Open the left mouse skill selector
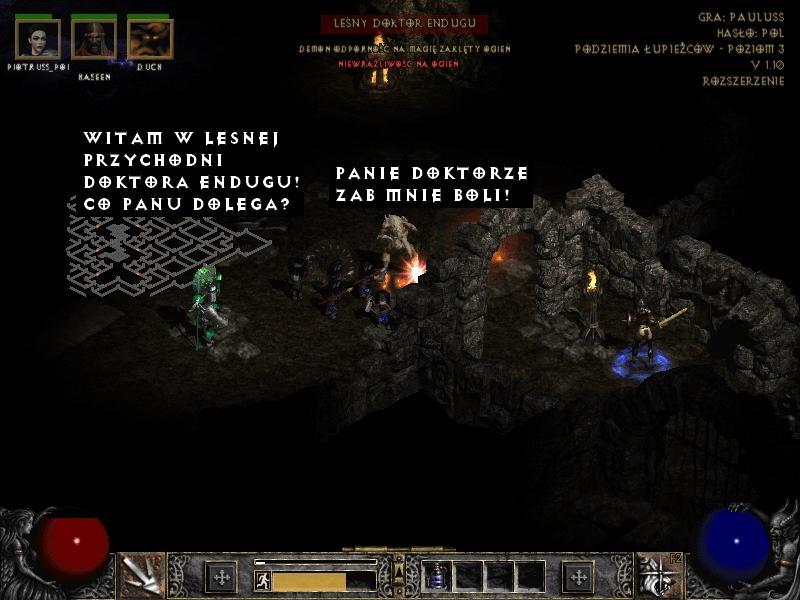Viewport: 800px width, 600px height. pyautogui.click(x=141, y=575)
